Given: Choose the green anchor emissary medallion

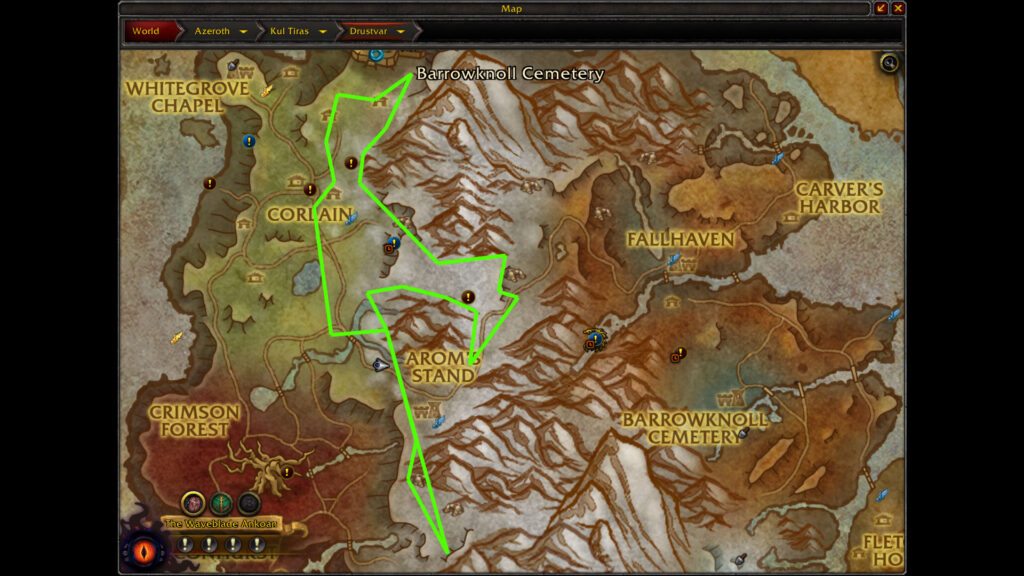Looking at the screenshot, I should coord(221,503).
